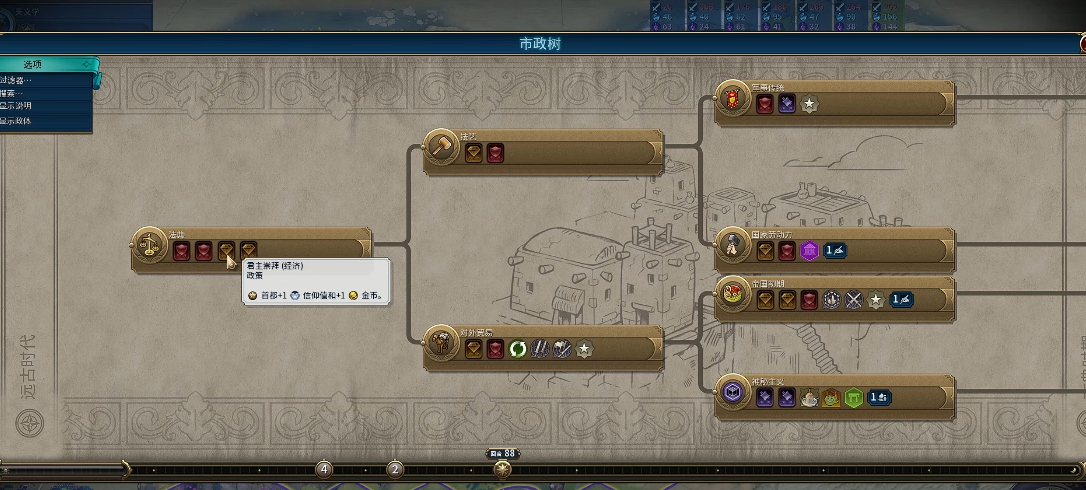This screenshot has width=1086, height=490.
Task: Click the gold star marker on the timeline
Action: click(503, 469)
